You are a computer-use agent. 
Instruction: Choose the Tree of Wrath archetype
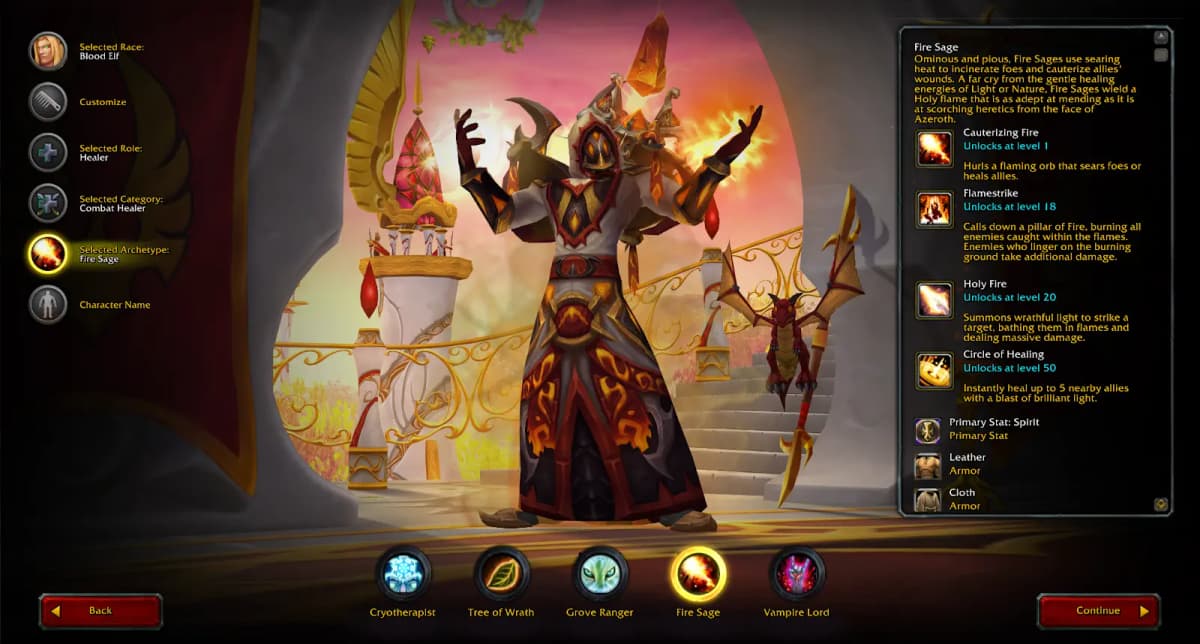click(x=501, y=574)
